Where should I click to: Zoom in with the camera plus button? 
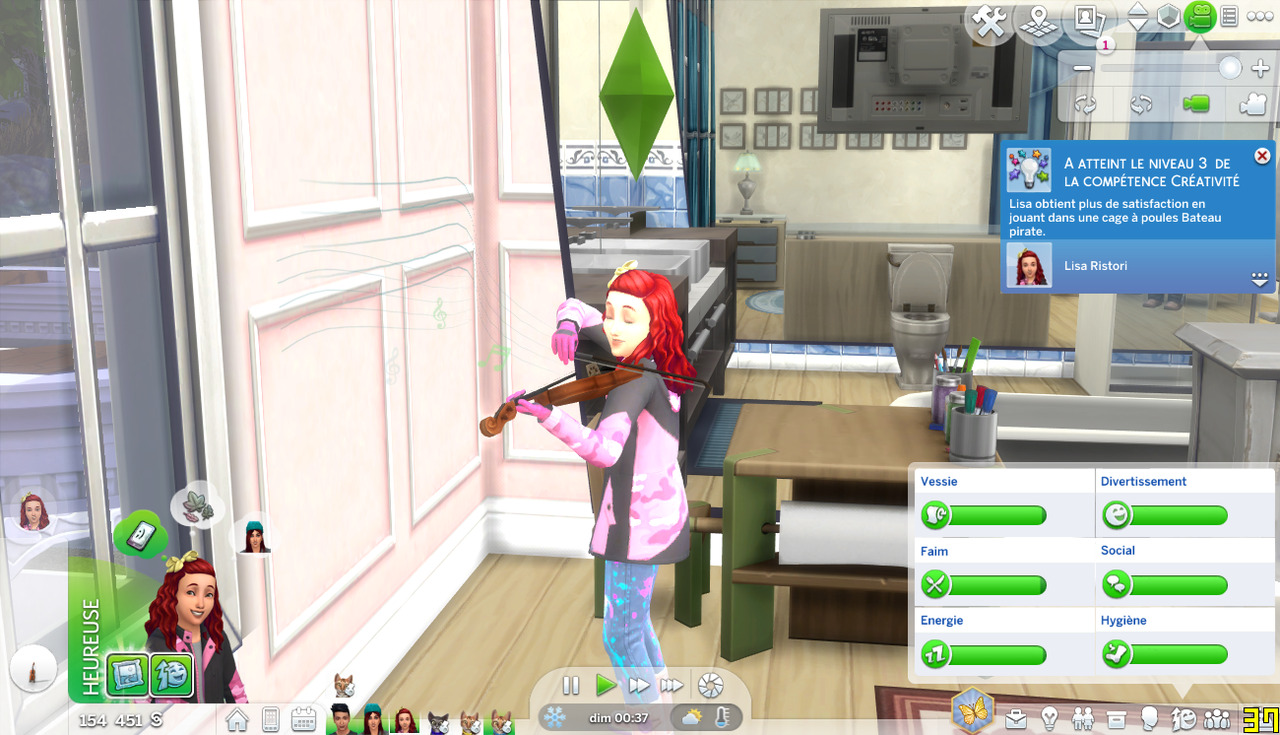click(x=1259, y=68)
